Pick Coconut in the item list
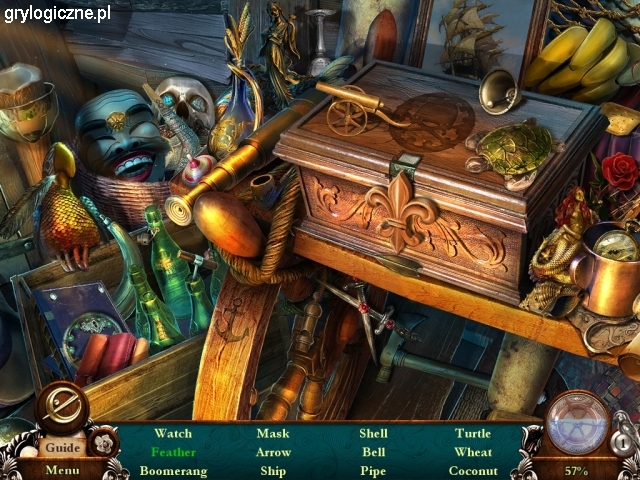Image resolution: width=640 pixels, height=480 pixels. point(473,470)
